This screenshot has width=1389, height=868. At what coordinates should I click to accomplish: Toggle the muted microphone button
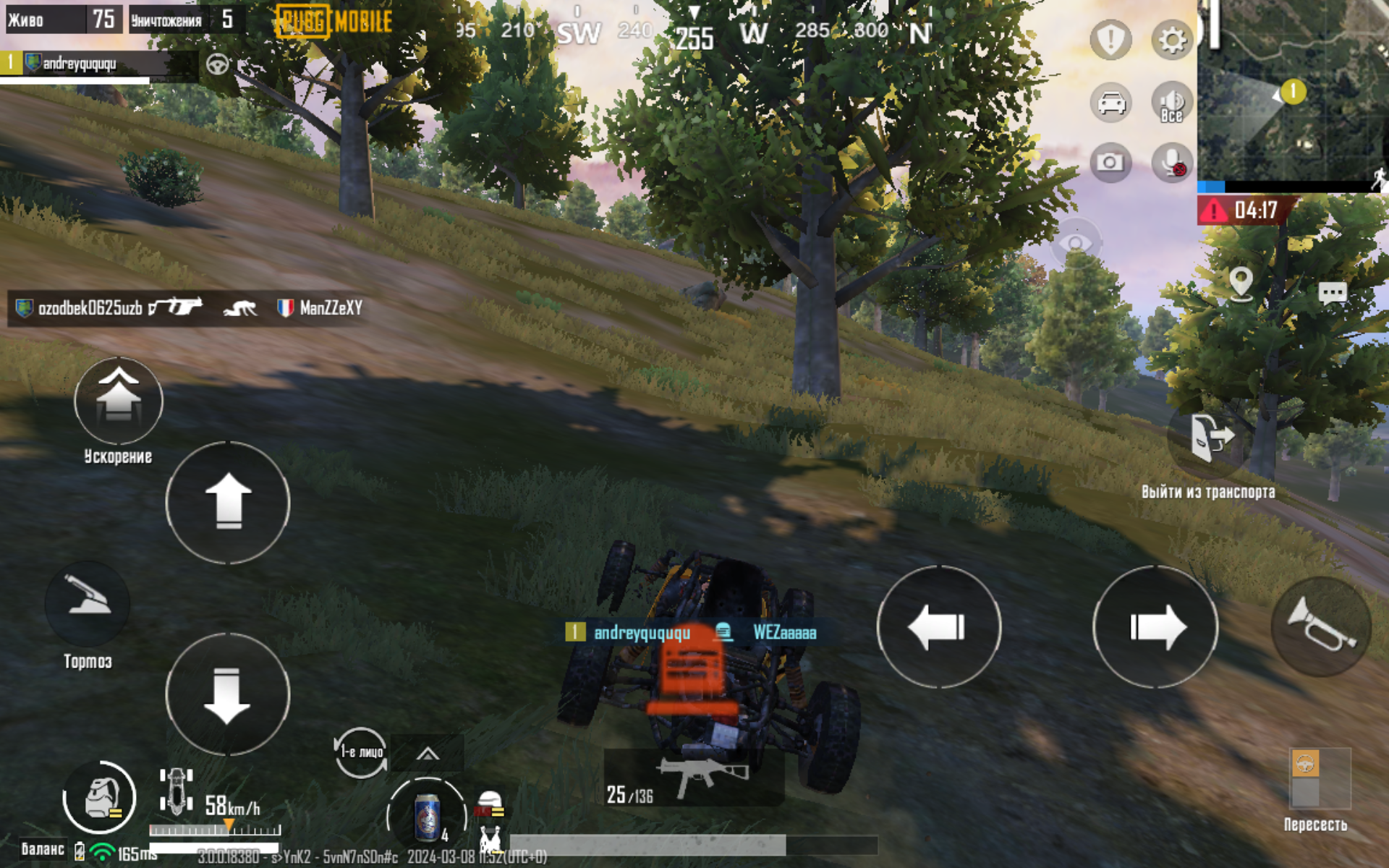point(1172,163)
